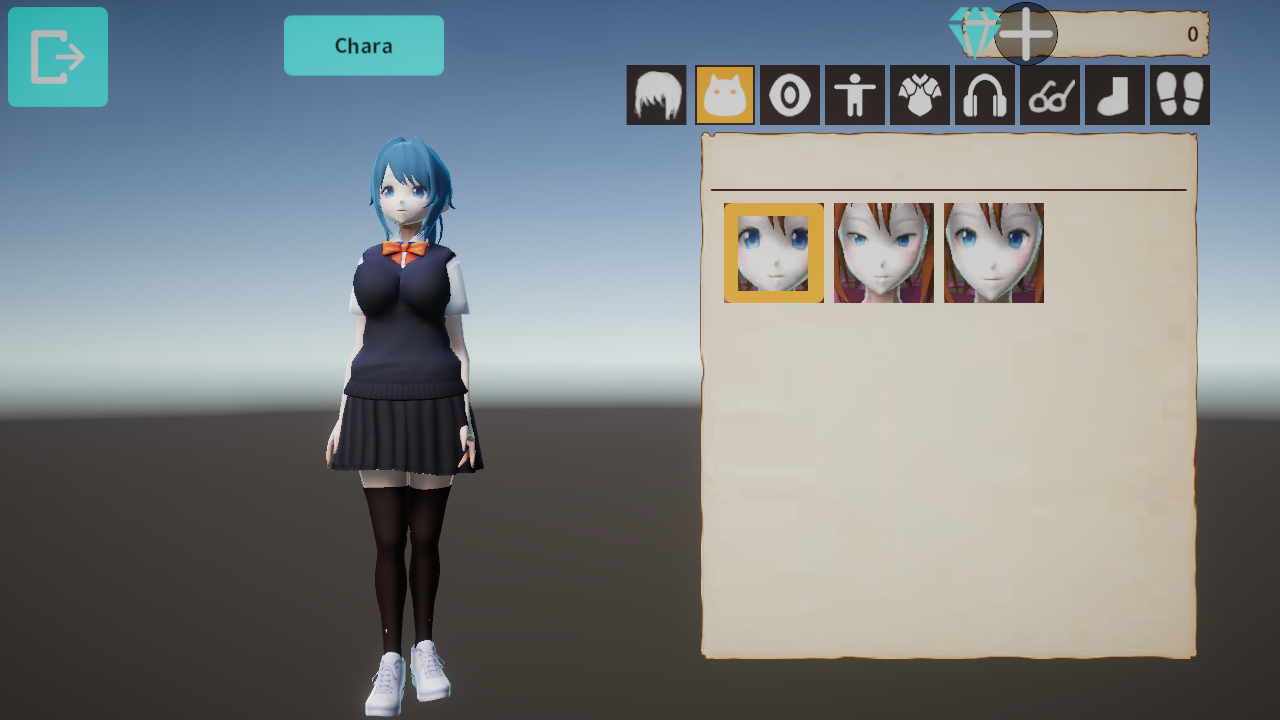Open the clothing armor category icon
This screenshot has width=1280, height=720.
(x=919, y=95)
